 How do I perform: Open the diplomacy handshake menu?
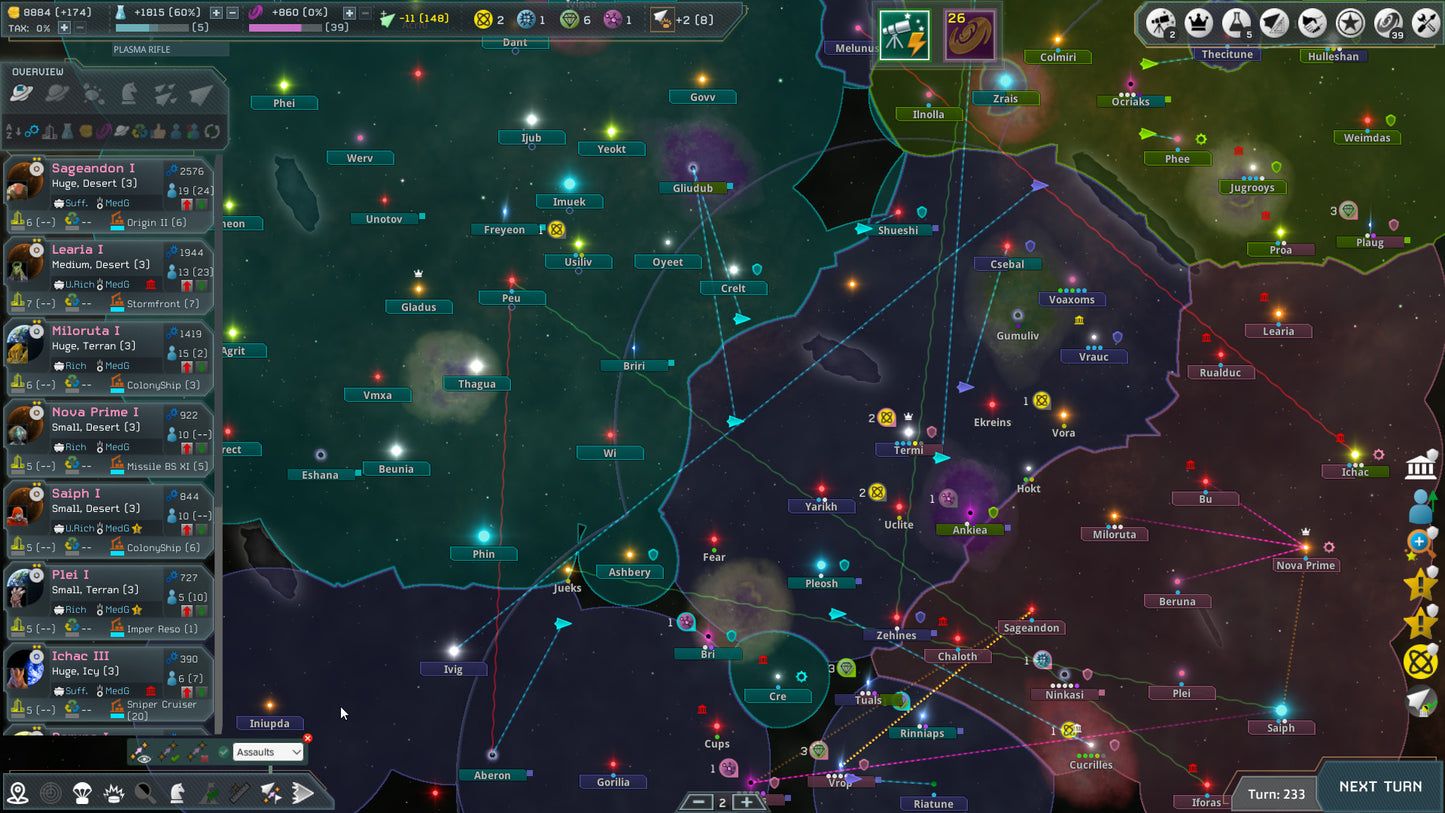coord(1312,22)
